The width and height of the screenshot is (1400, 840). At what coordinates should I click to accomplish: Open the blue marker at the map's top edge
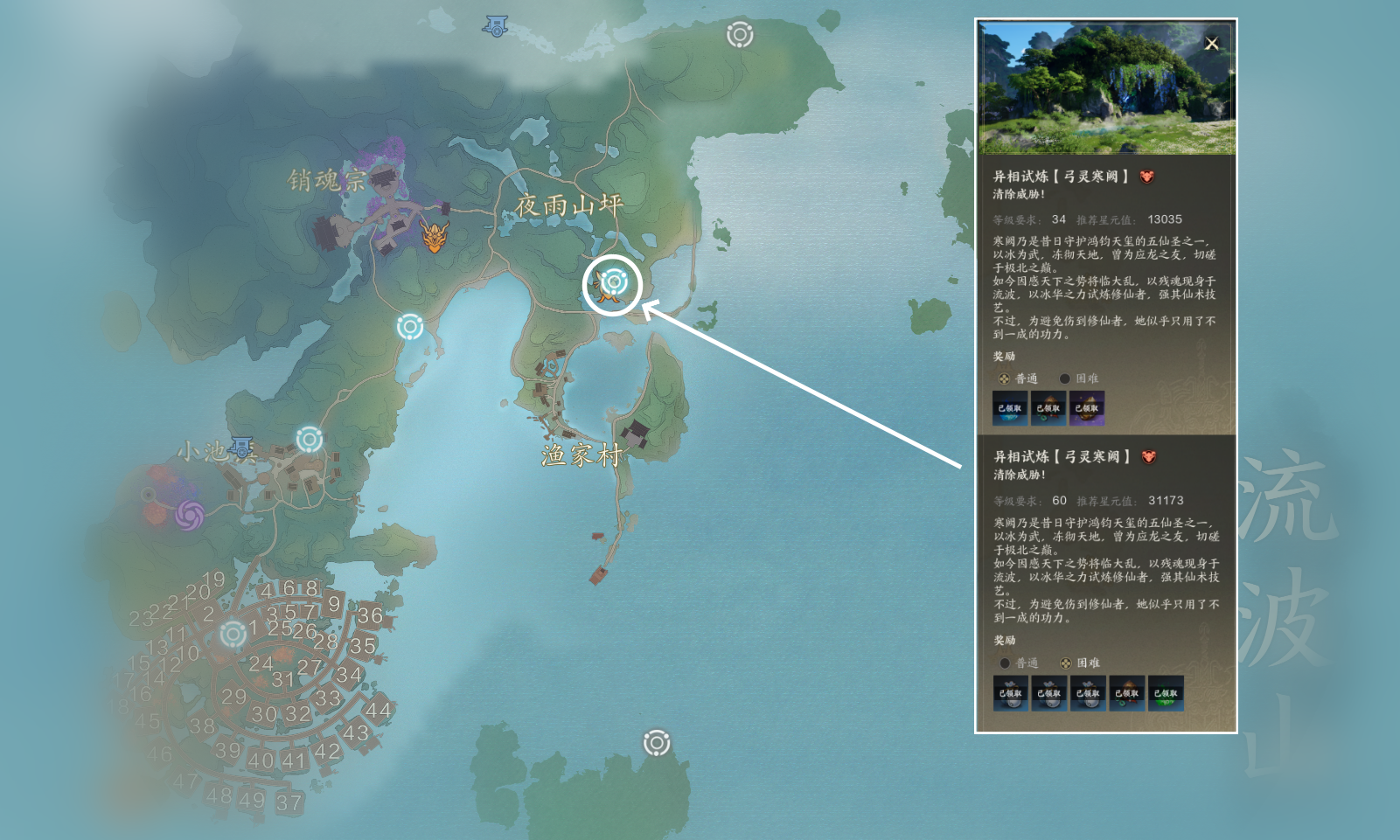(x=496, y=26)
